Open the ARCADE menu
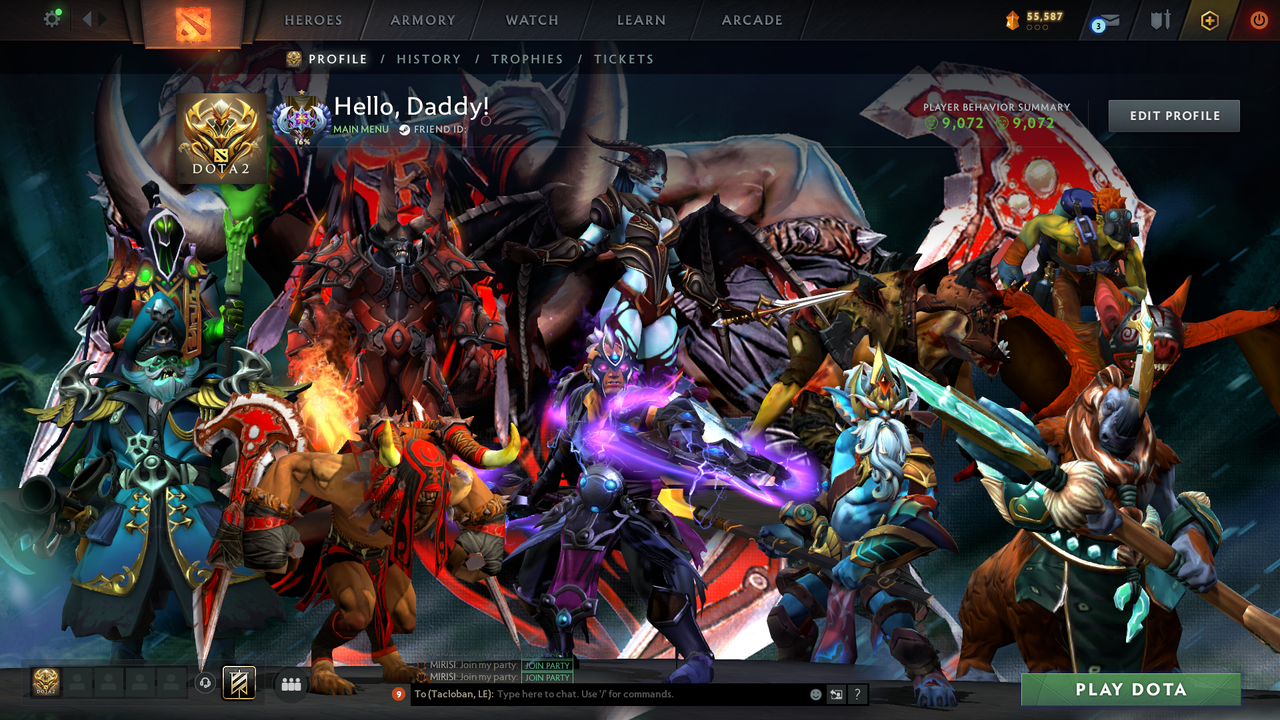Screen dimensions: 1280x720 pyautogui.click(x=750, y=20)
